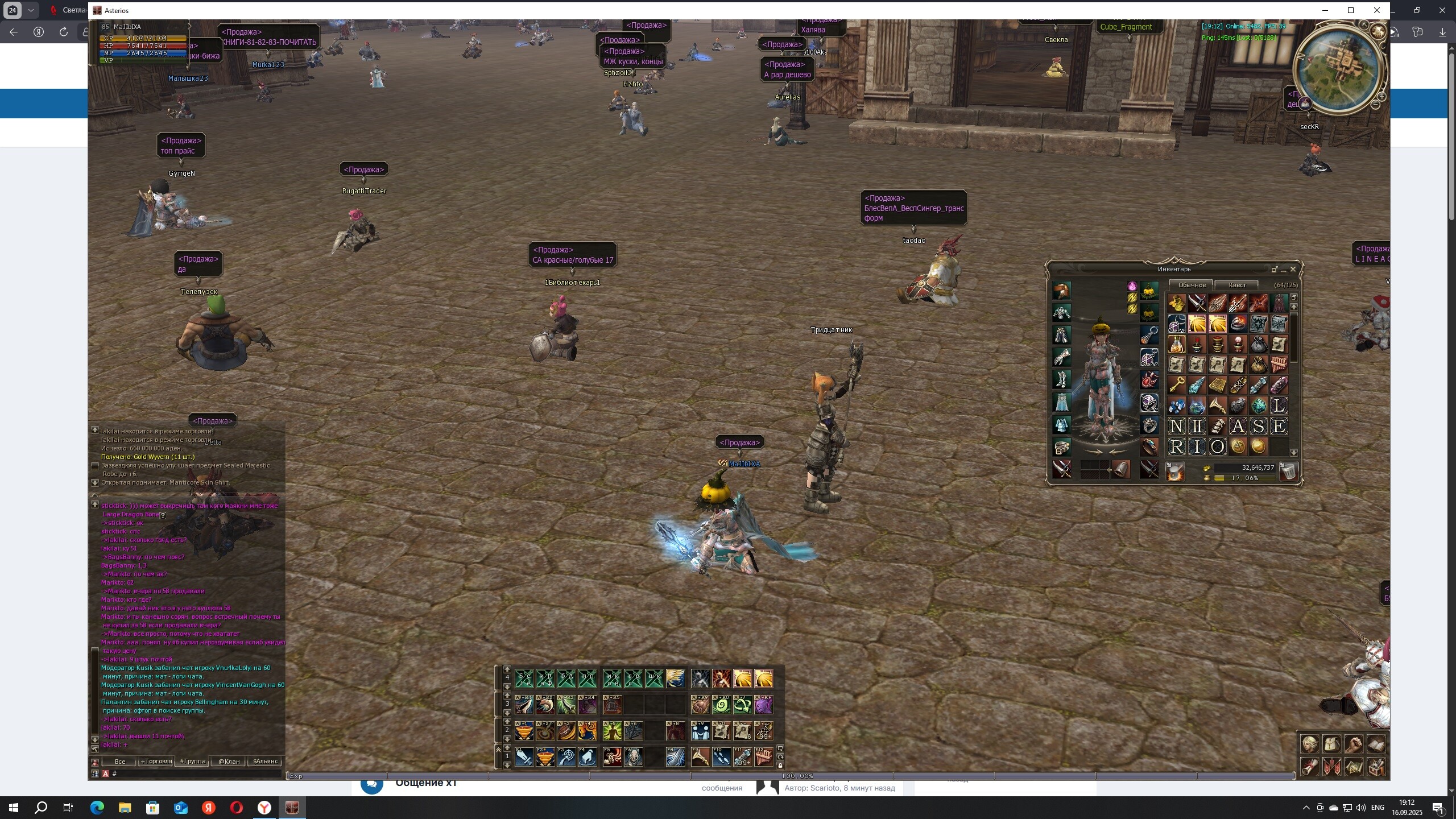Use the F6 skull-face skill
1456x819 pixels.
pos(633,757)
